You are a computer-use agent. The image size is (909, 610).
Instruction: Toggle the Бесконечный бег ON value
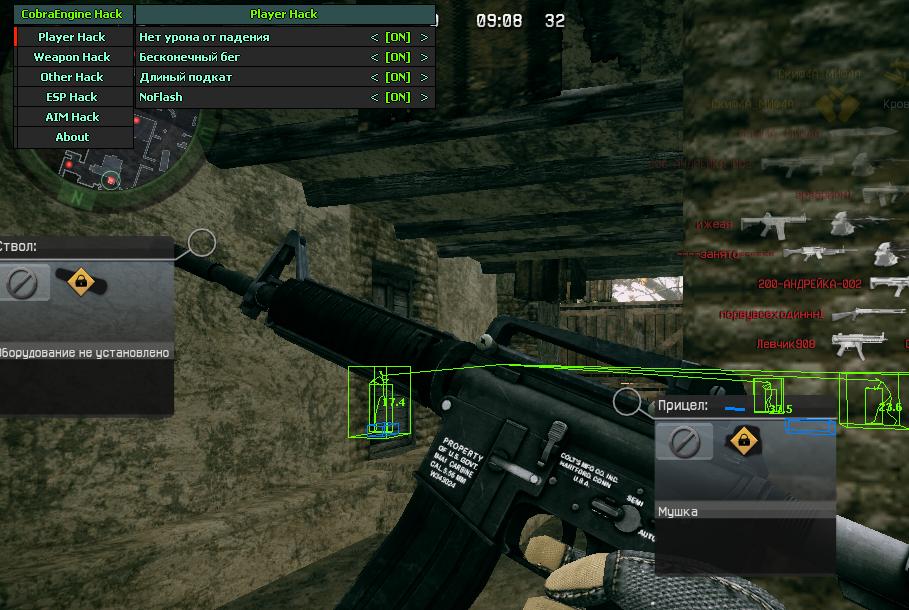(398, 57)
